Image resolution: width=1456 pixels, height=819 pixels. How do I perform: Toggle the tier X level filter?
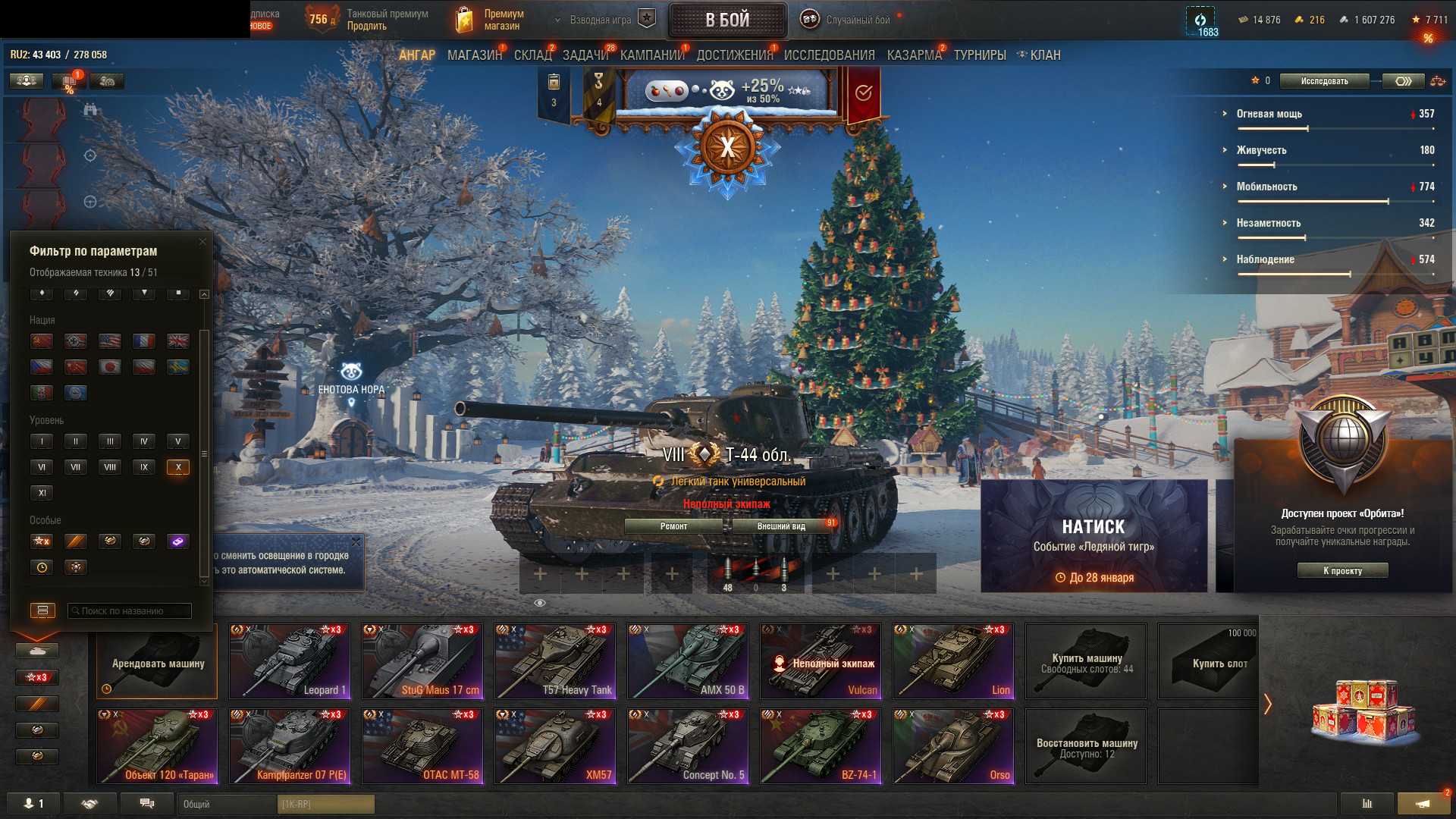(178, 467)
